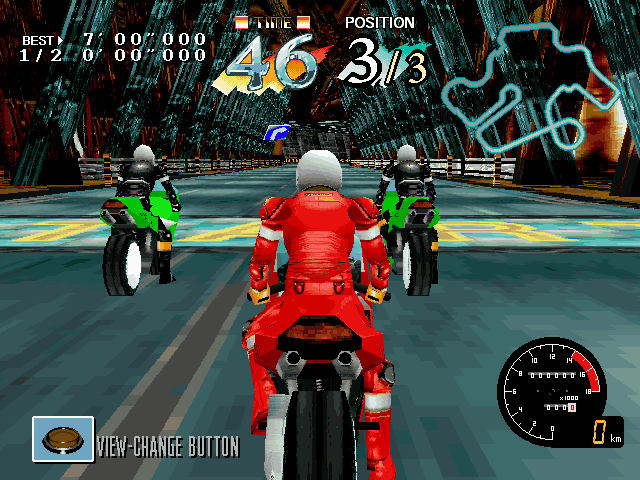Click the view-change button icon

(x=63, y=439)
